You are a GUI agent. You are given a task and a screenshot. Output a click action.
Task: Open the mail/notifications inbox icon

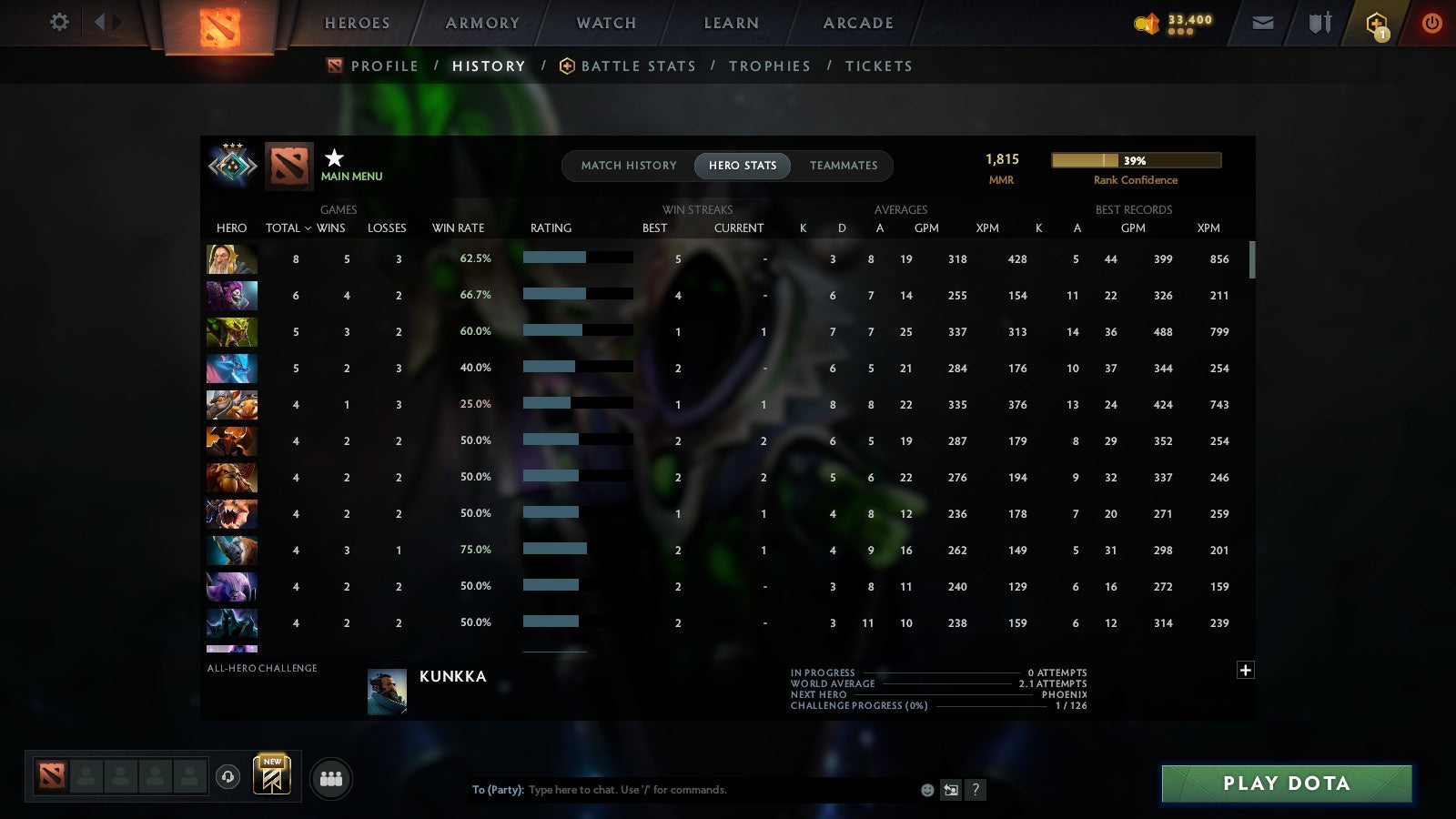click(x=1263, y=22)
